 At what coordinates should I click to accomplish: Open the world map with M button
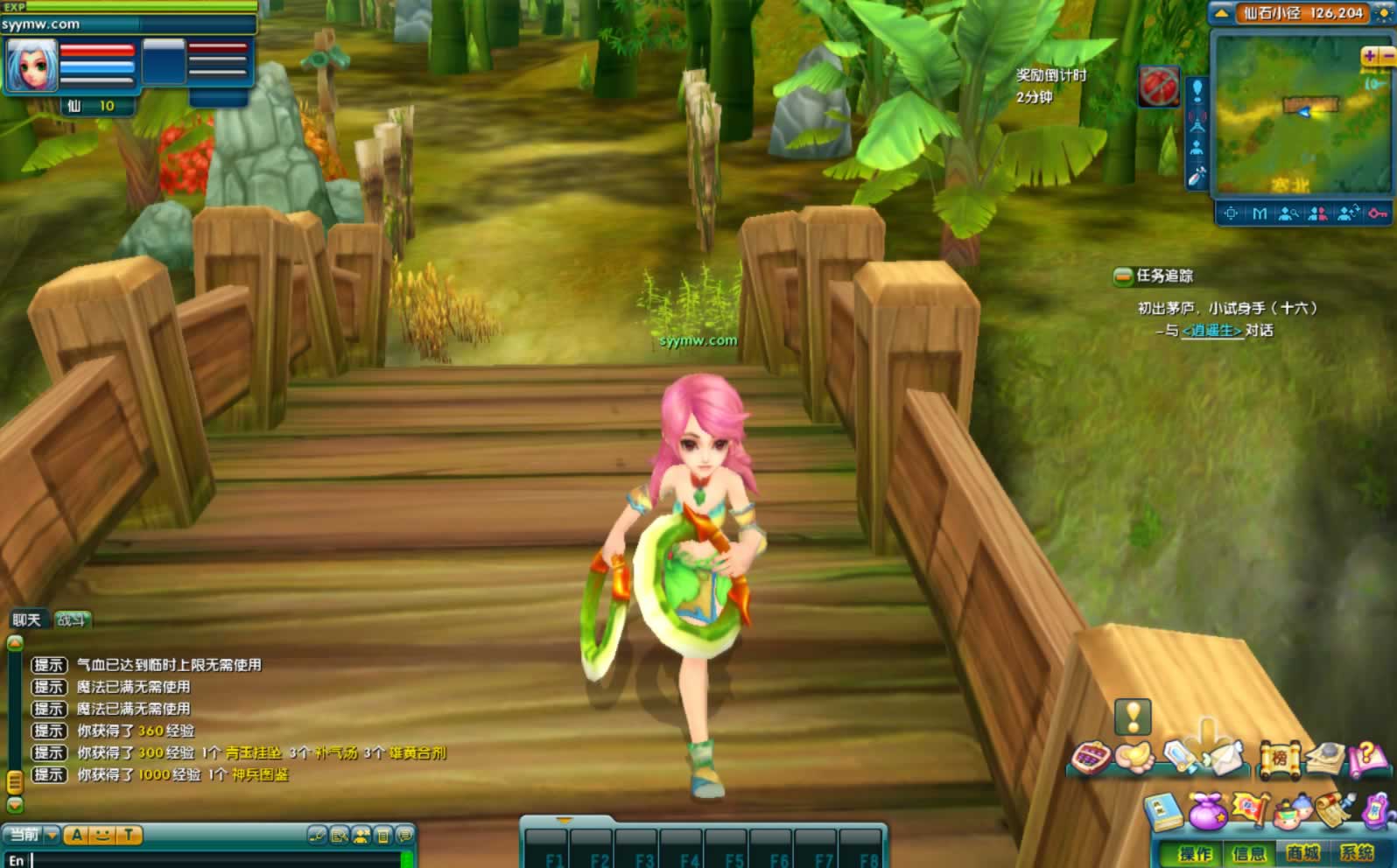(1260, 213)
